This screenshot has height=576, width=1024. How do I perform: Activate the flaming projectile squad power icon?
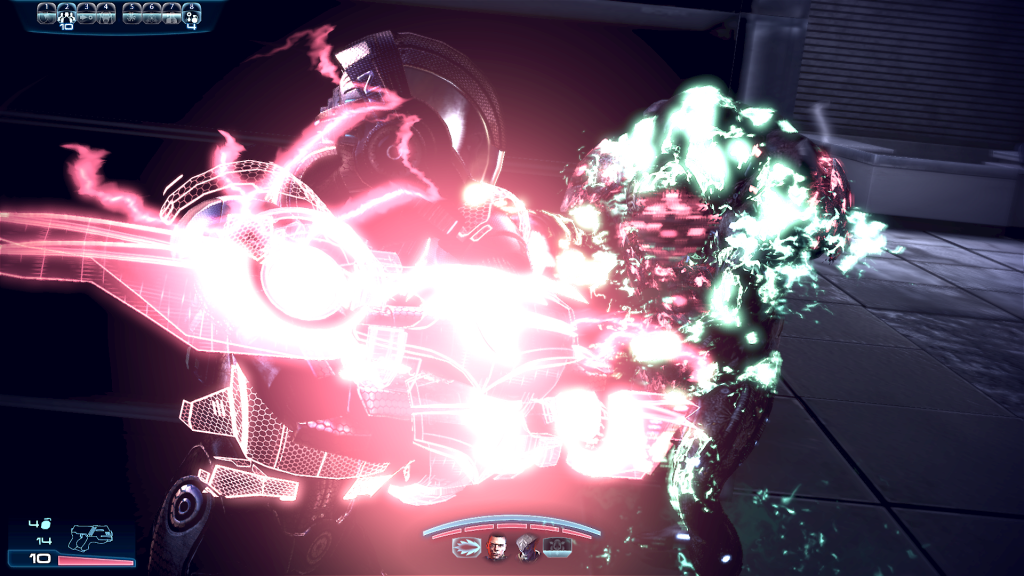(466, 547)
